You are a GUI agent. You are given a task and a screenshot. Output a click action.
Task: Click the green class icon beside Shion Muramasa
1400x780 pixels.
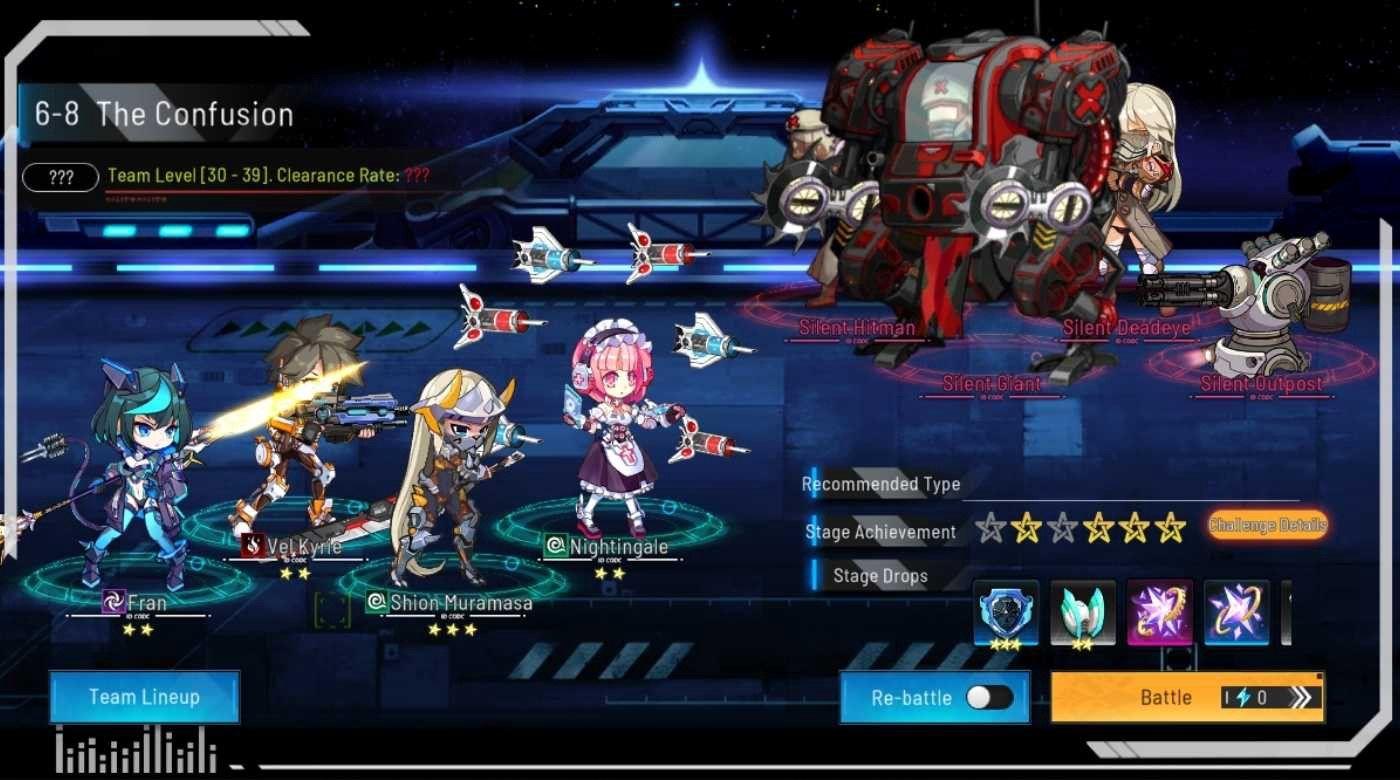click(376, 600)
